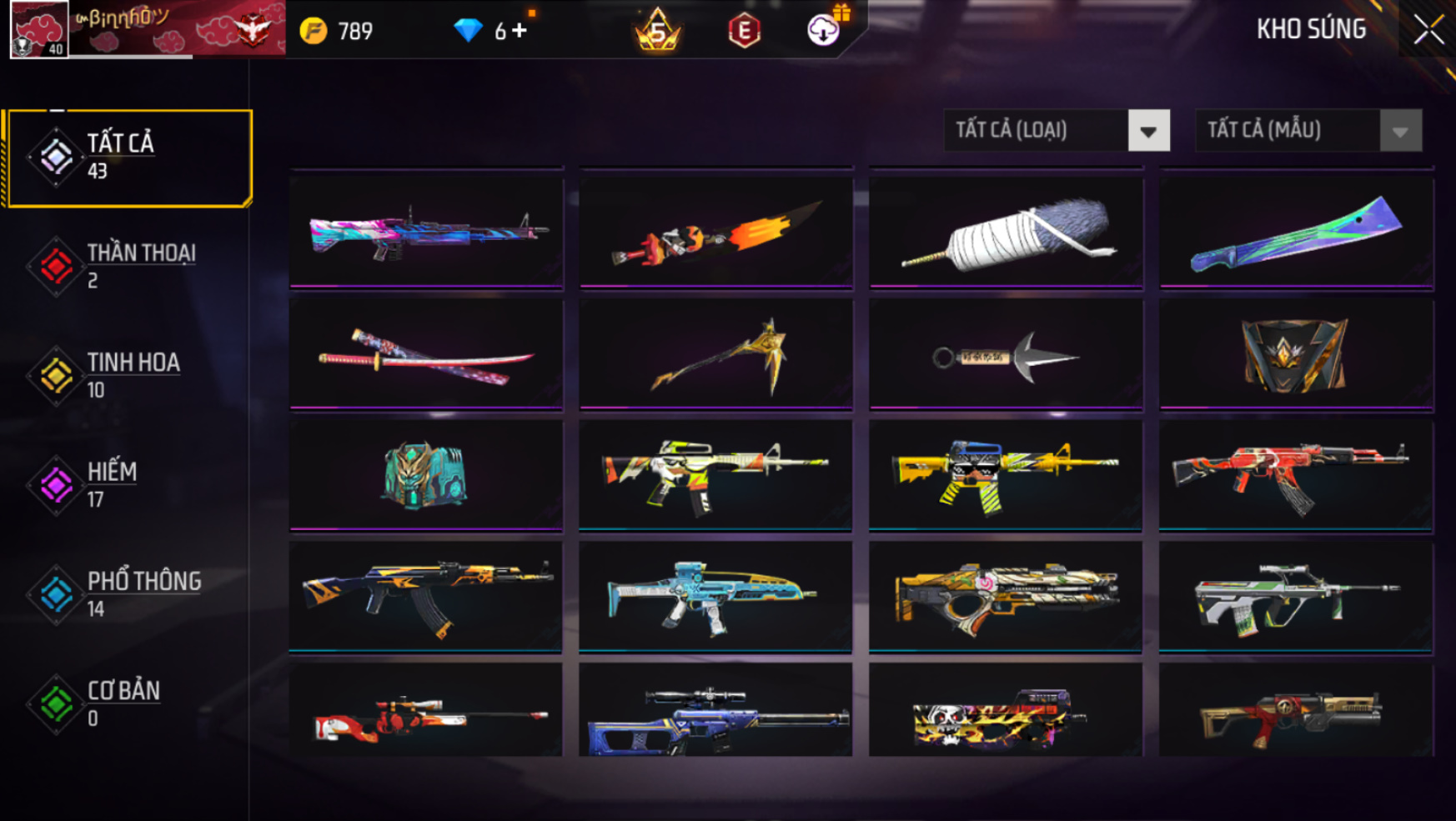Choose the red katana with sheath skin

pos(426,356)
